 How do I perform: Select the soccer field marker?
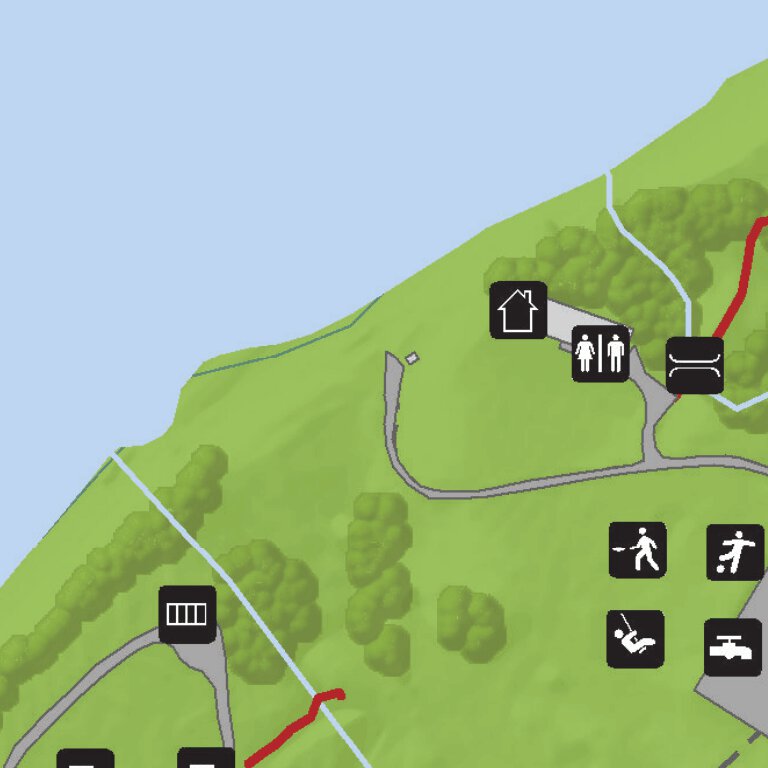coord(735,552)
